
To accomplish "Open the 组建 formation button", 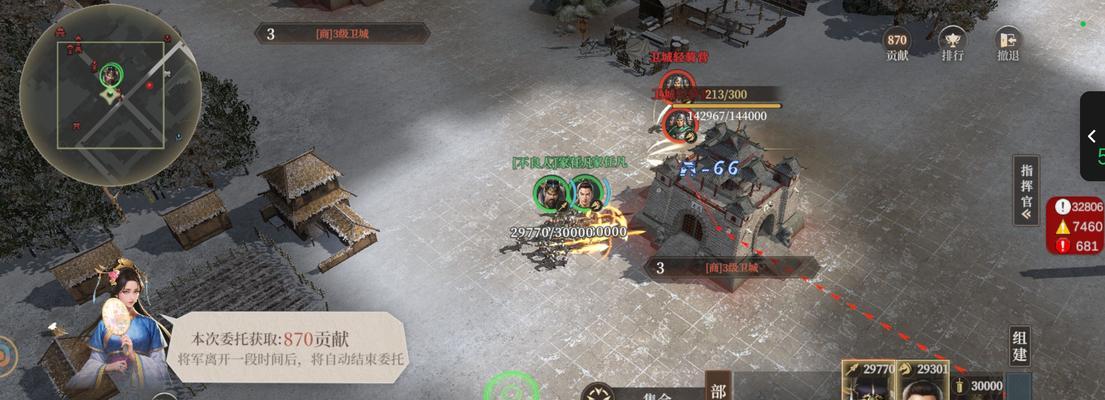I will (x=1019, y=347).
